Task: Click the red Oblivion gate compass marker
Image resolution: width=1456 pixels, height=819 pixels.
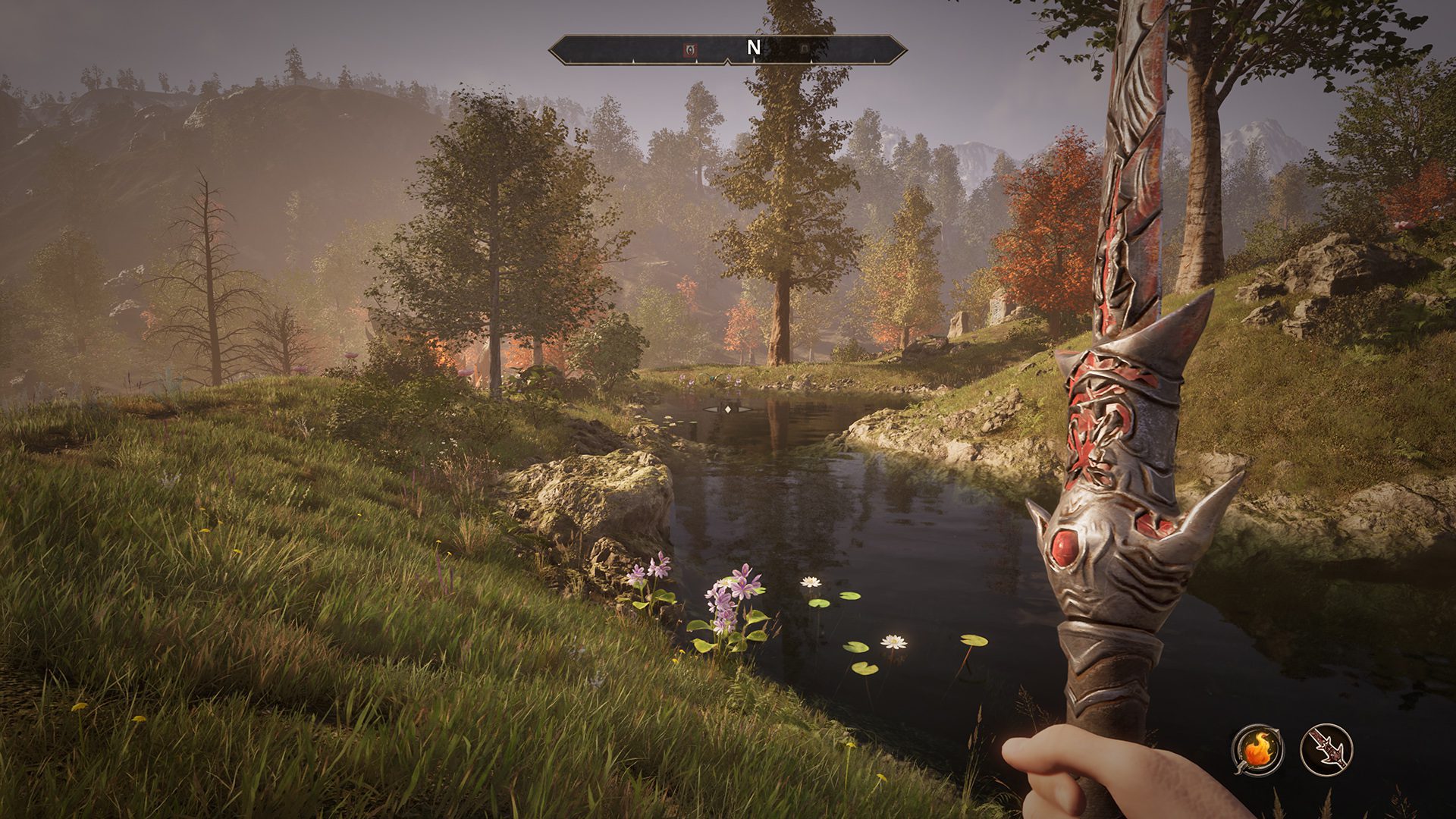Action: [x=690, y=50]
